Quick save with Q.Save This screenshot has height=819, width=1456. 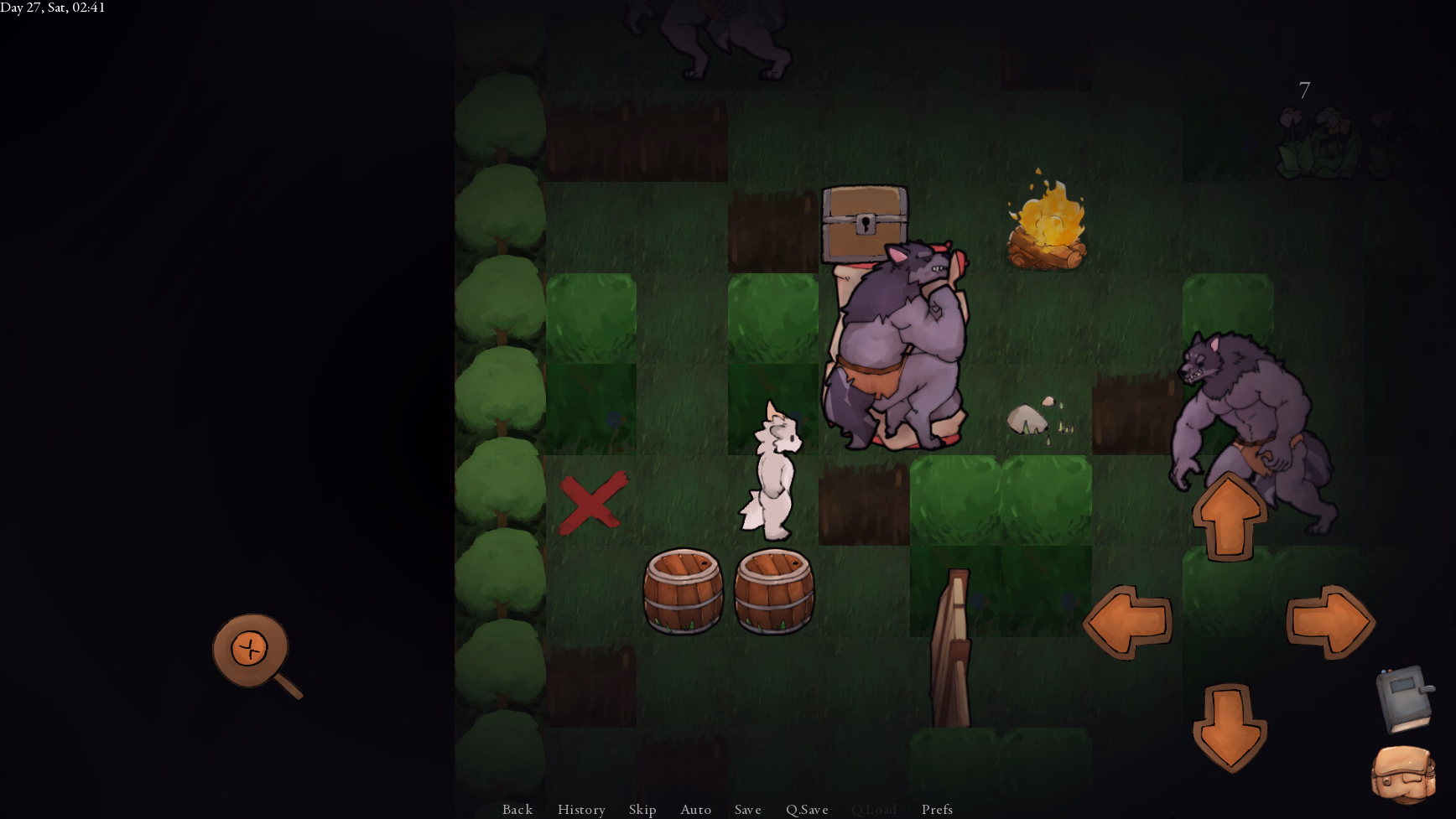[807, 809]
